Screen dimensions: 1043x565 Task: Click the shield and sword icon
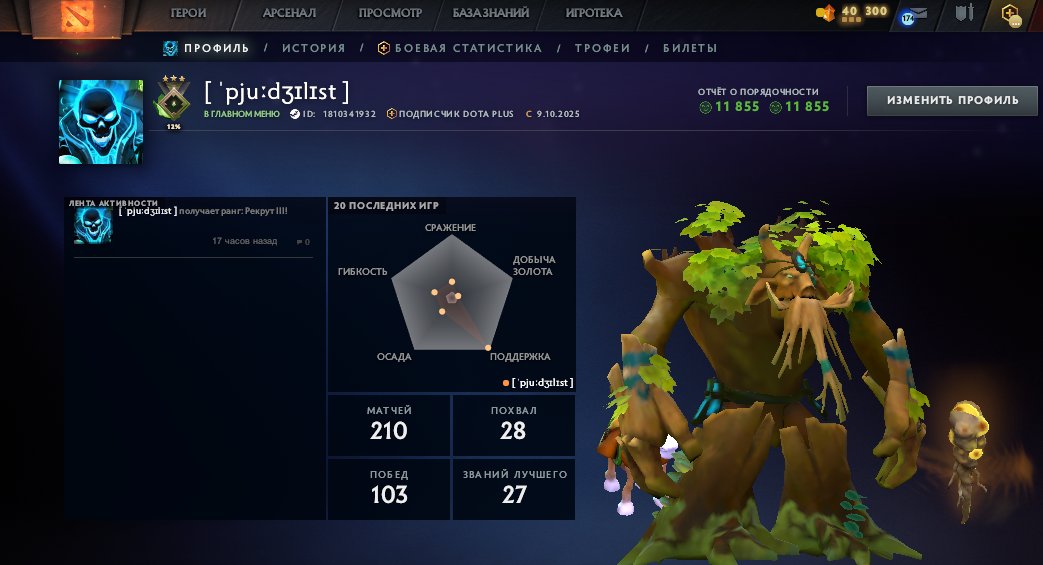(964, 14)
